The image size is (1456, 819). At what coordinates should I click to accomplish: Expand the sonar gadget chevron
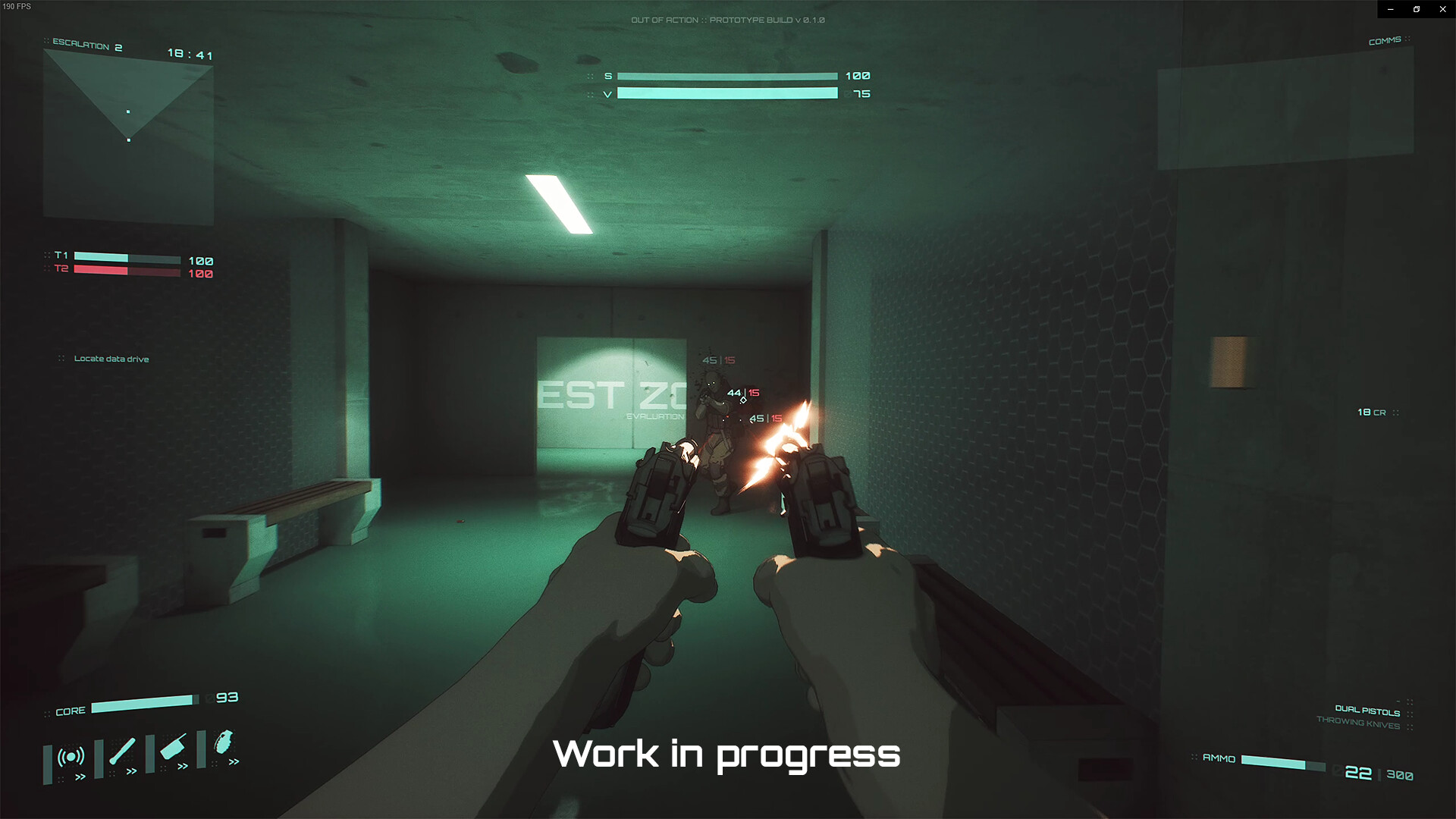click(x=80, y=776)
